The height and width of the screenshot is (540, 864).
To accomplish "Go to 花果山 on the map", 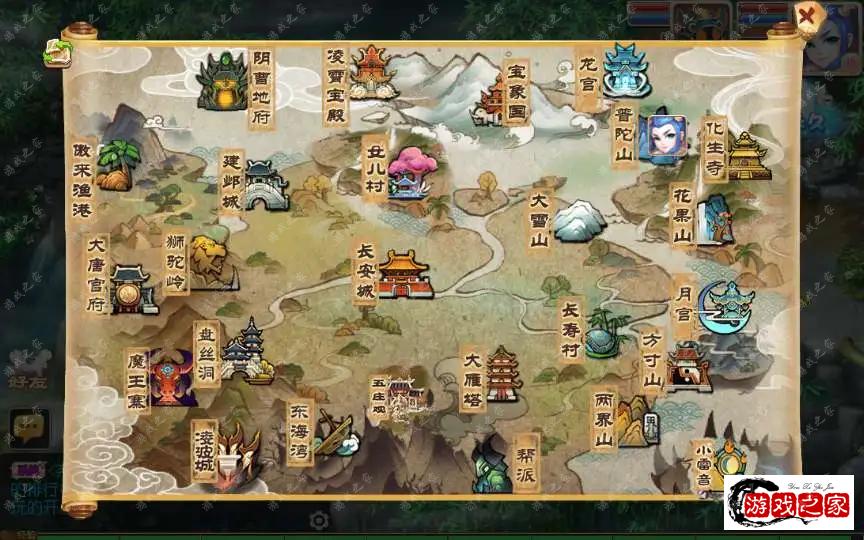I will 713,217.
